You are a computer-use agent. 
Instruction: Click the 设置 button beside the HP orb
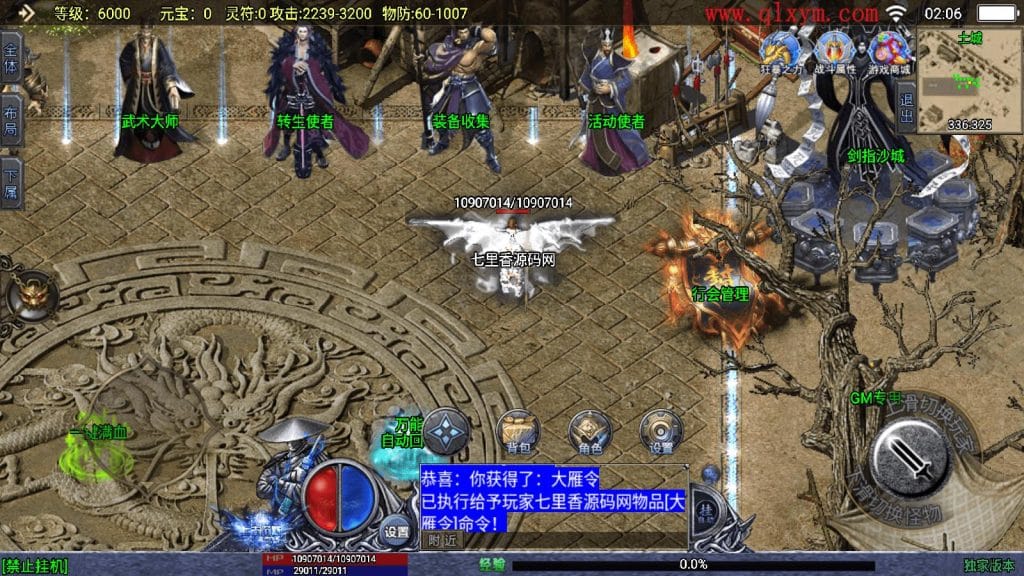396,531
